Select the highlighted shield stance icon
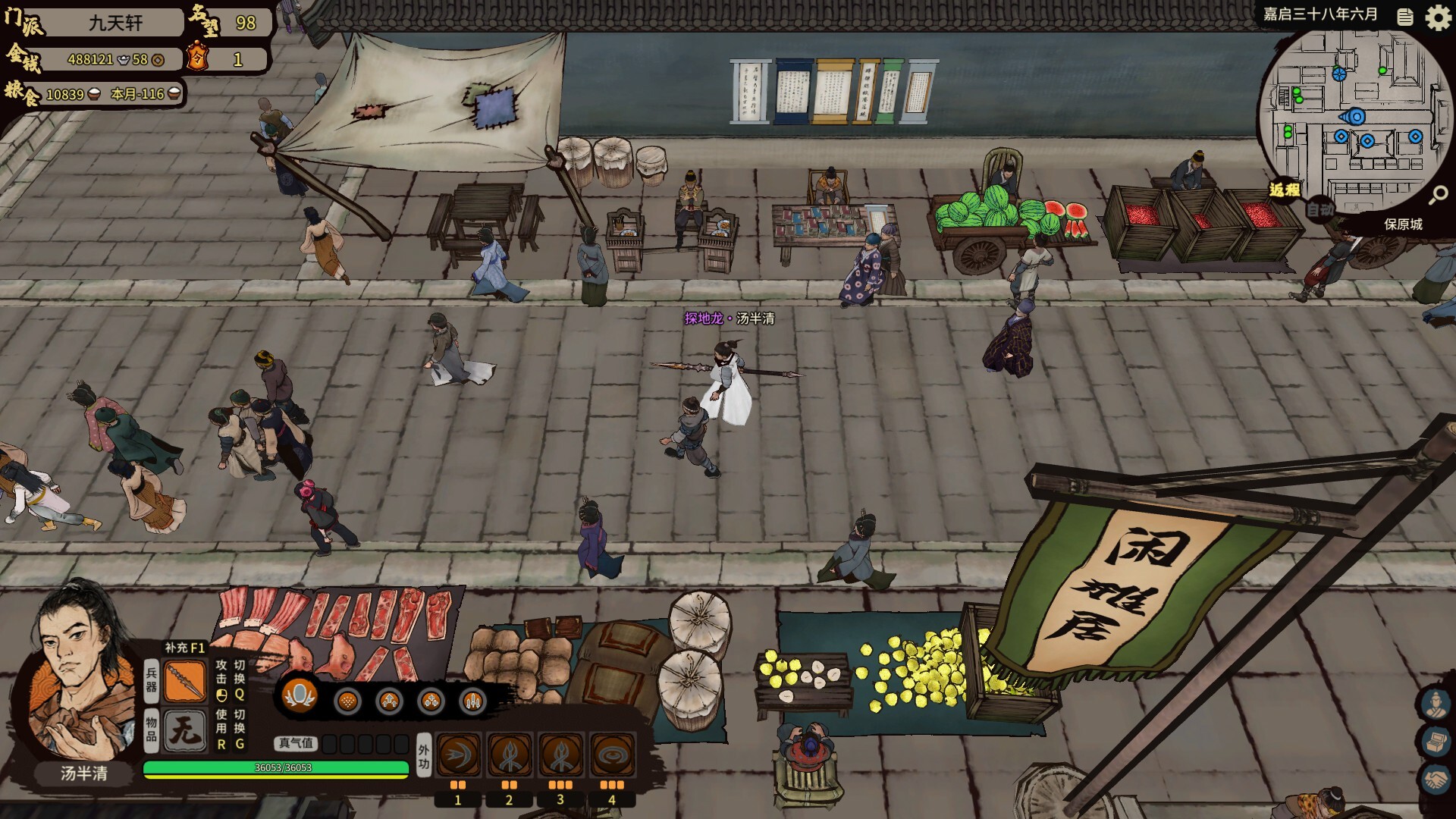The height and width of the screenshot is (819, 1456). [300, 695]
